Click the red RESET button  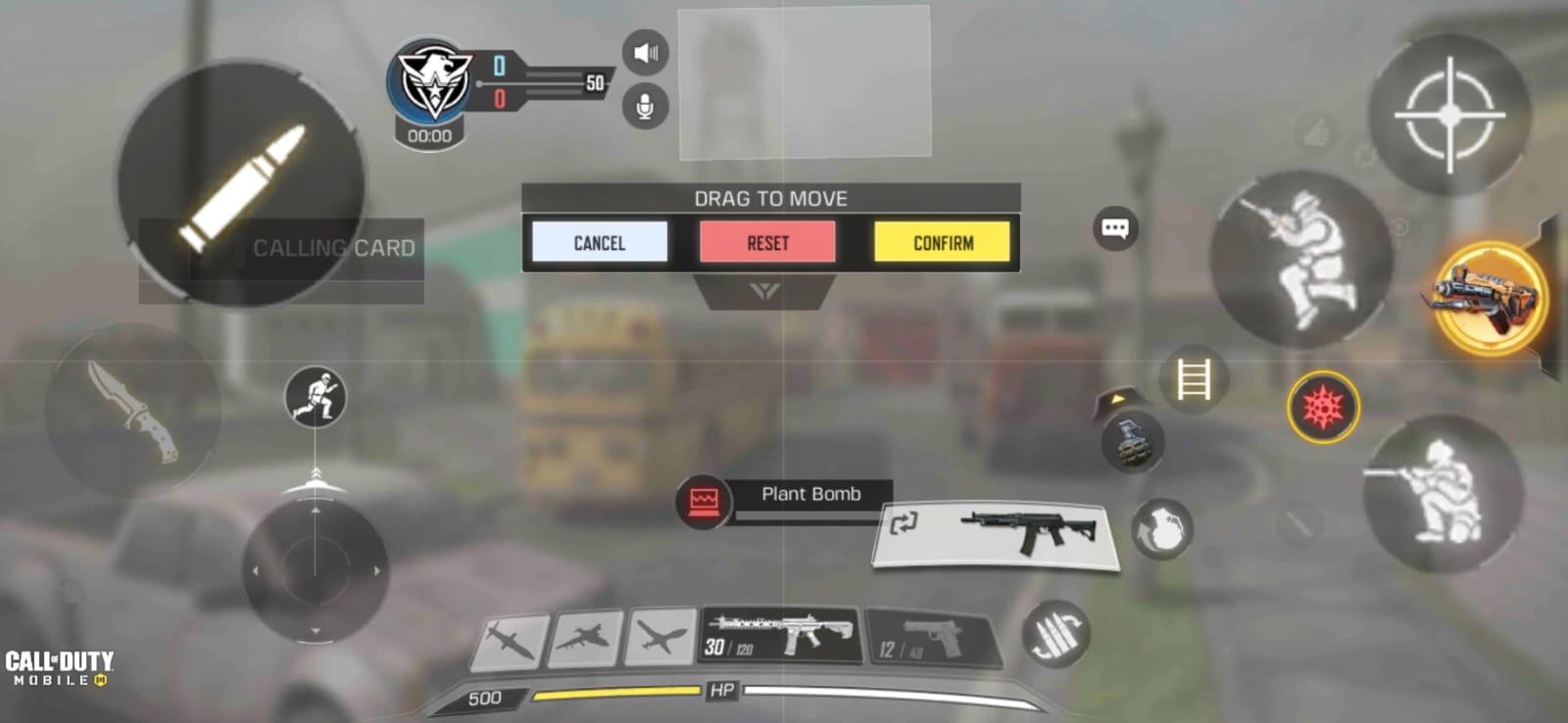(767, 242)
